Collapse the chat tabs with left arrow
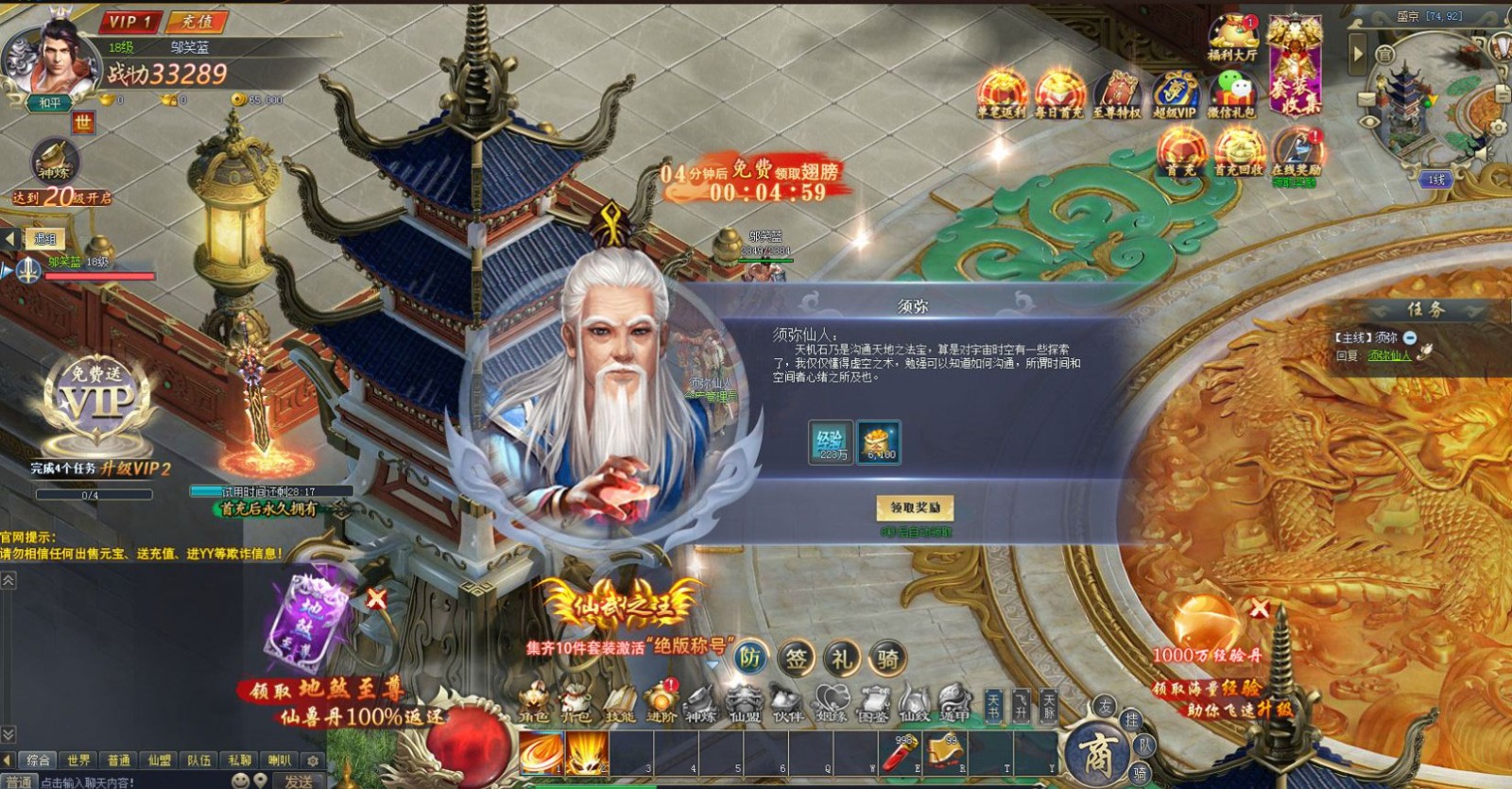The width and height of the screenshot is (1512, 789). click(7, 760)
